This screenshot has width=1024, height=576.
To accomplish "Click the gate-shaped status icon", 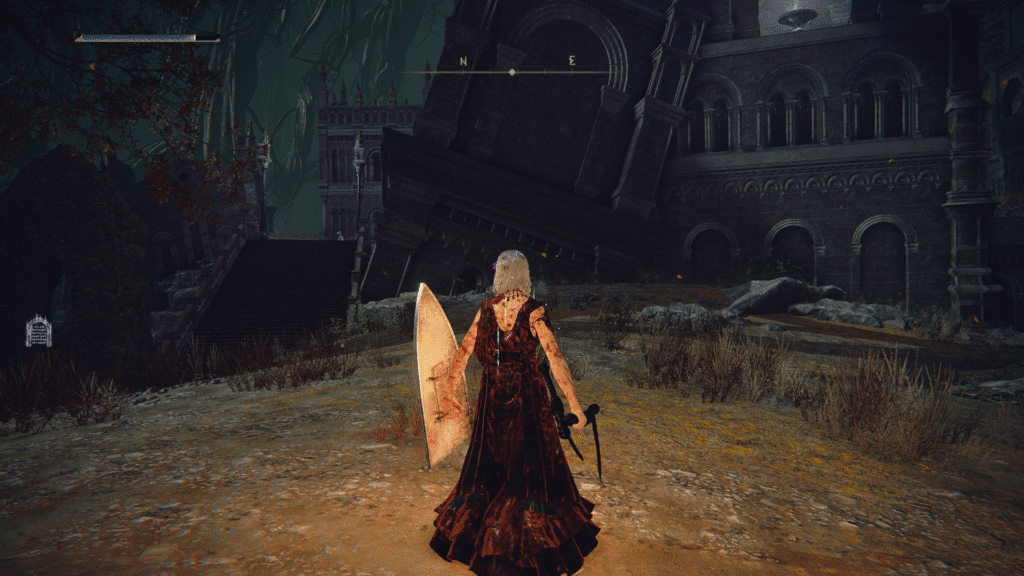I will (38, 331).
